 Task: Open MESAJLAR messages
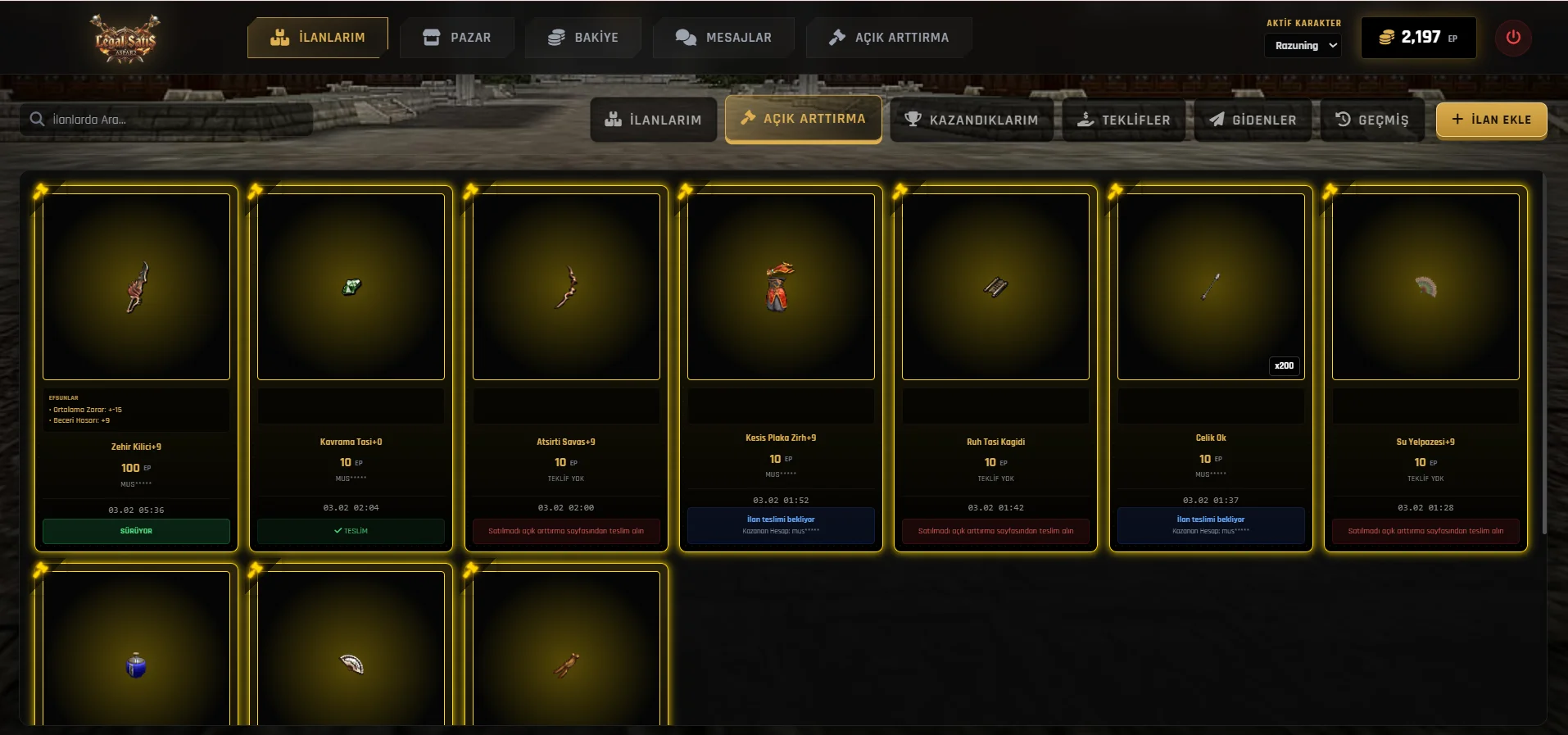coord(723,38)
